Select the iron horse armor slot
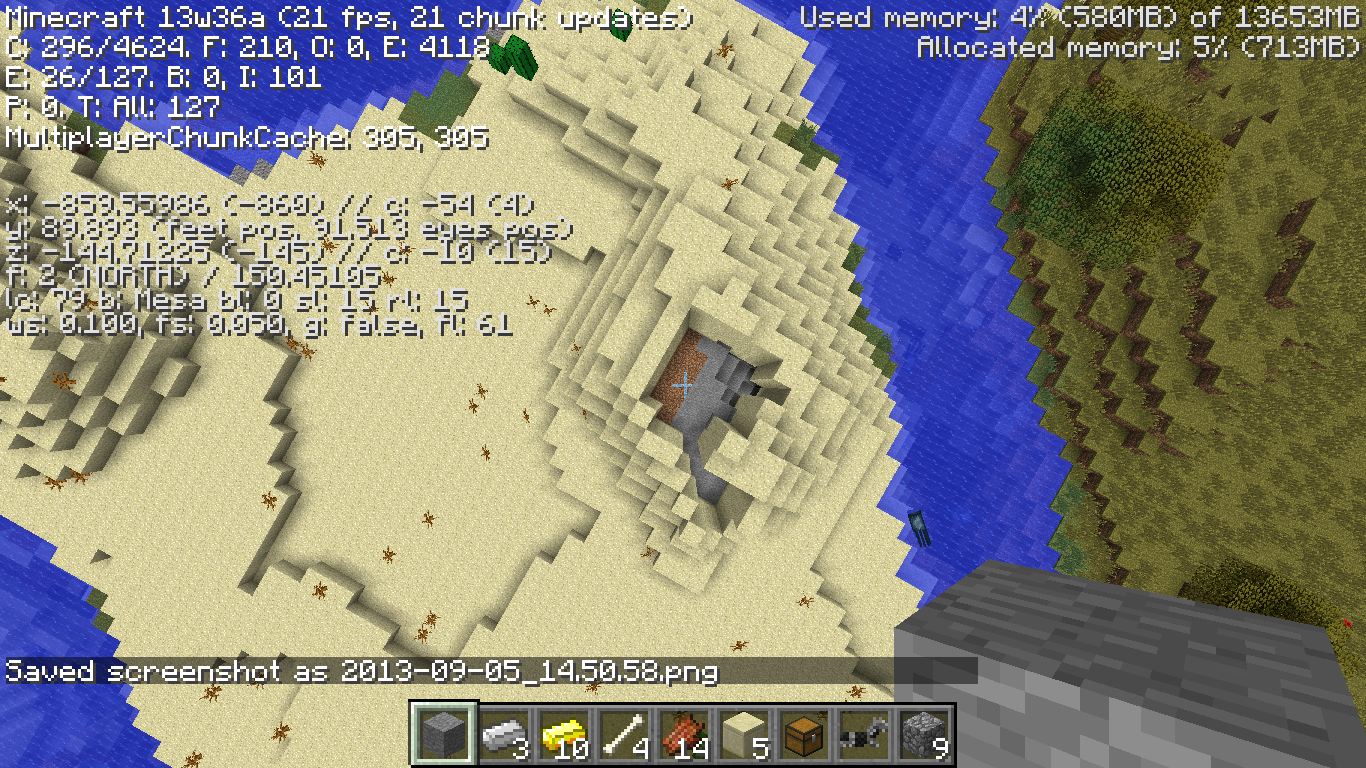 tap(862, 735)
